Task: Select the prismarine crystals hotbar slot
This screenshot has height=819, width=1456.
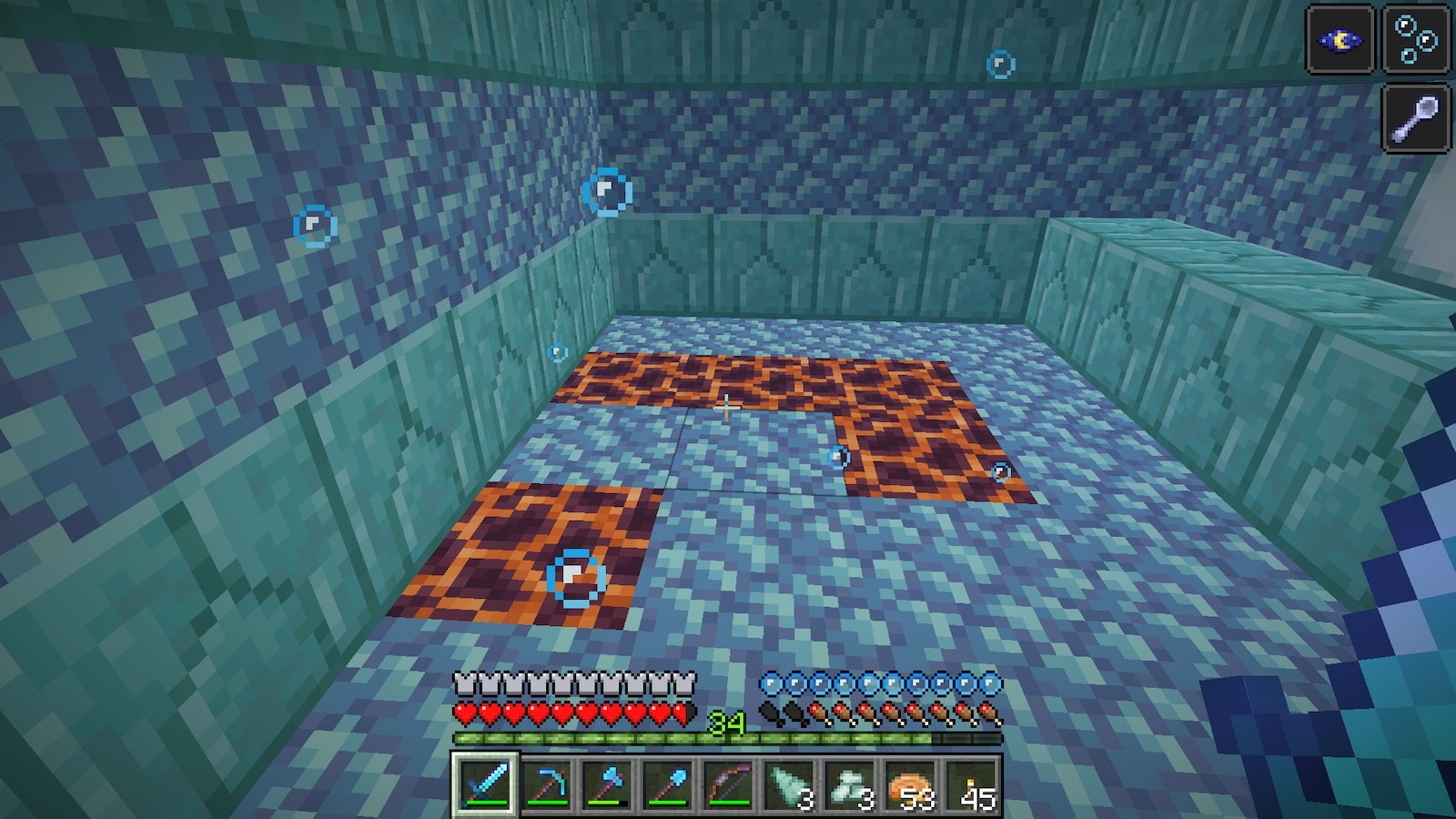Action: (x=849, y=784)
